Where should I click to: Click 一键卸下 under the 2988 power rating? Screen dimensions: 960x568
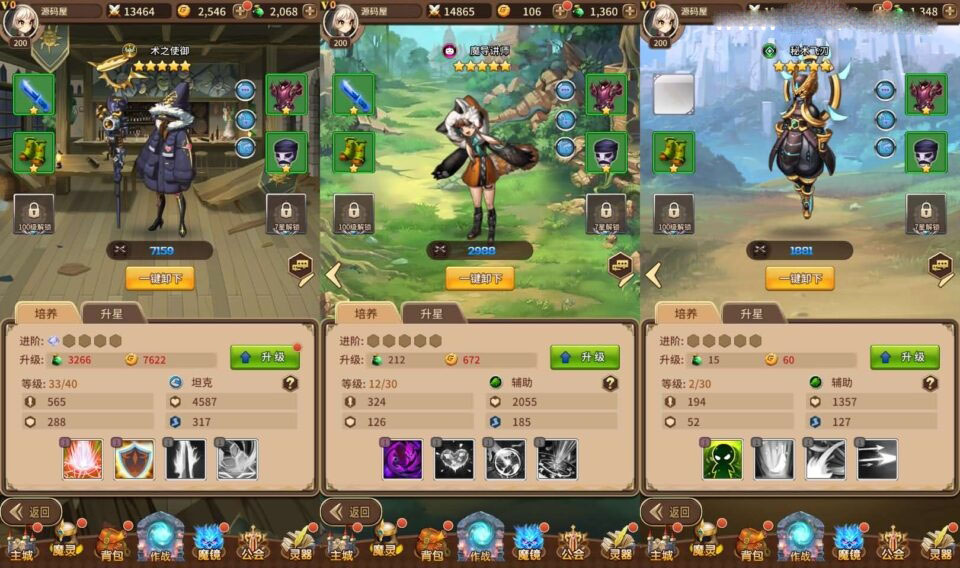pyautogui.click(x=480, y=279)
